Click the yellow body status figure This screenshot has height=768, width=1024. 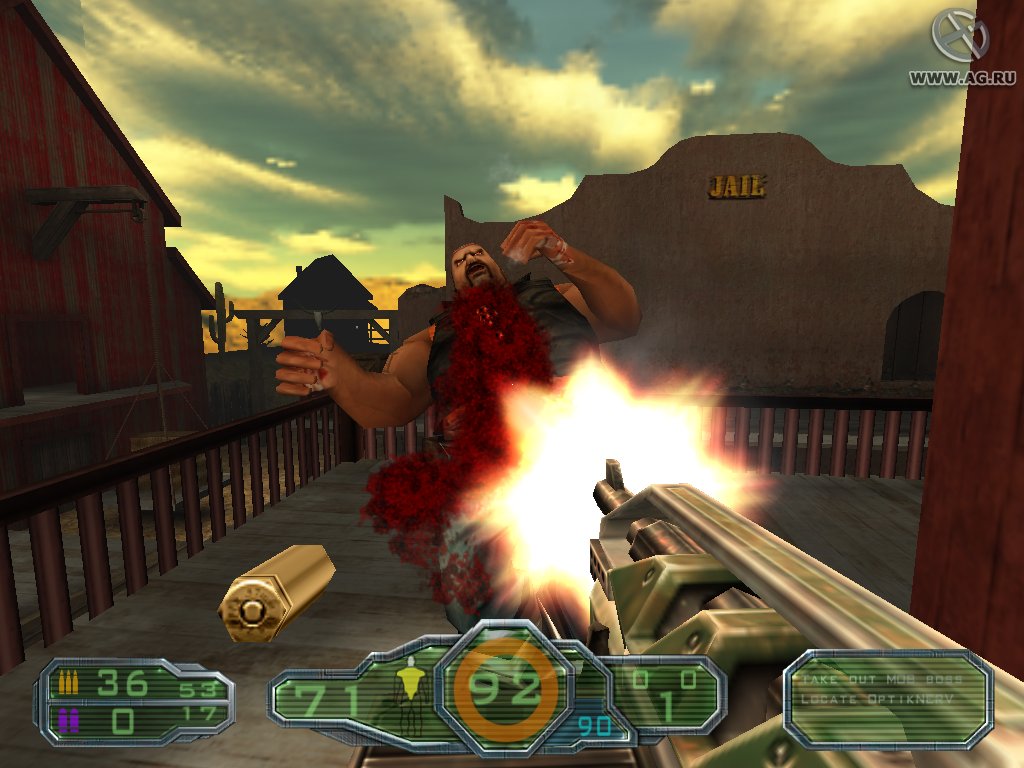click(x=408, y=686)
